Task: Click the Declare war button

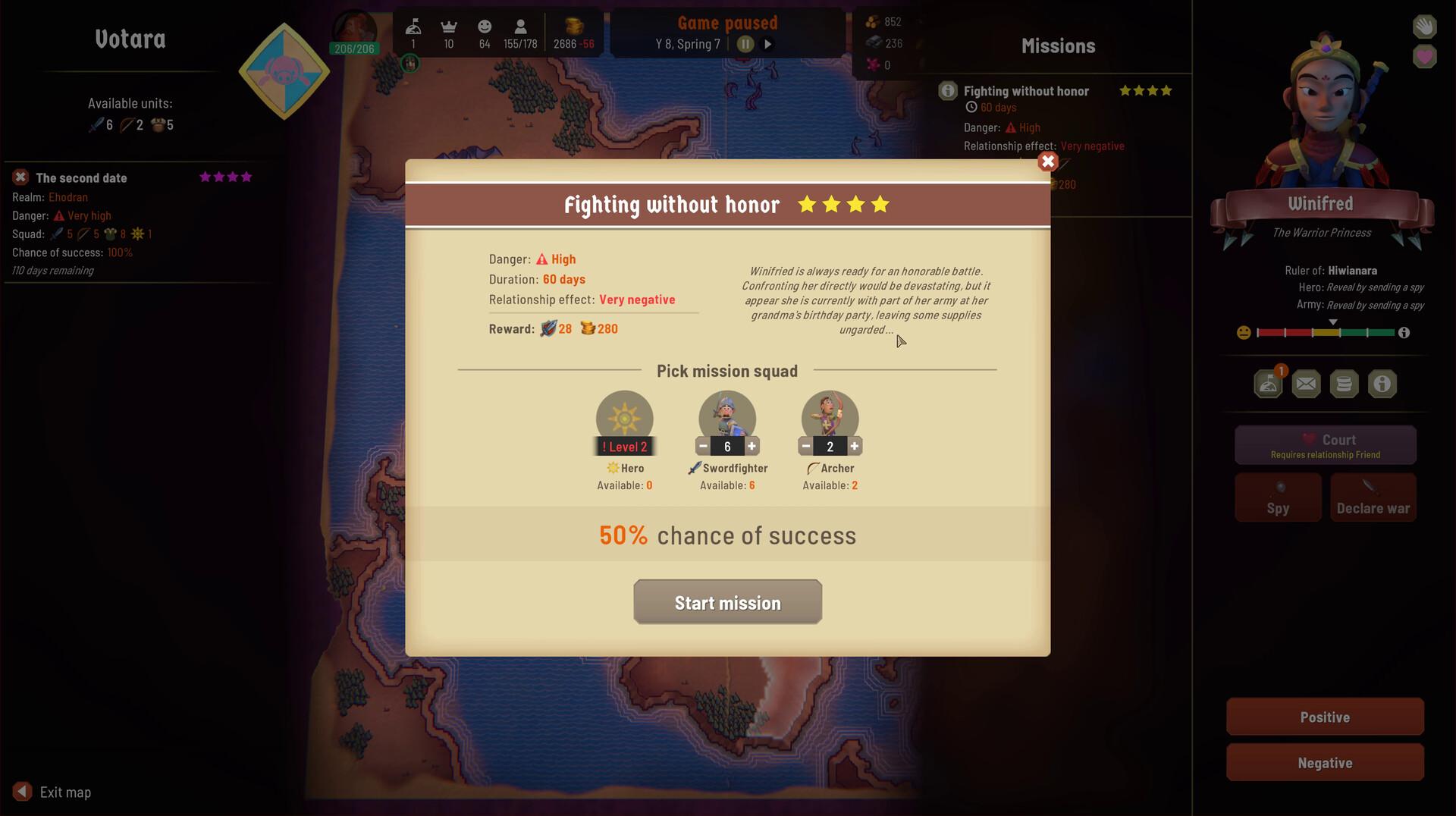Action: click(x=1373, y=497)
